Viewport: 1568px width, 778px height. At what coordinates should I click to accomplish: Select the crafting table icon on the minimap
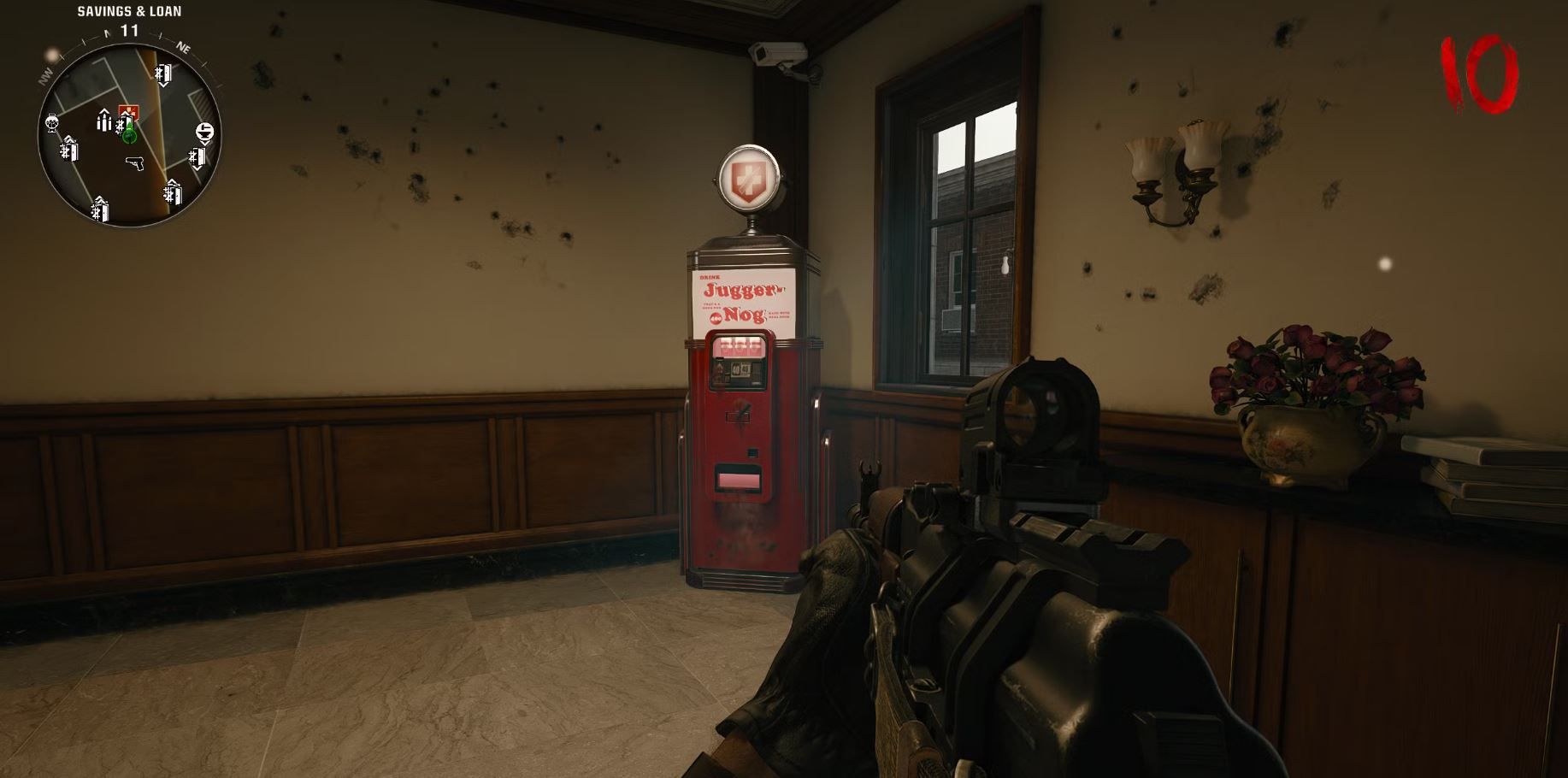tap(205, 130)
